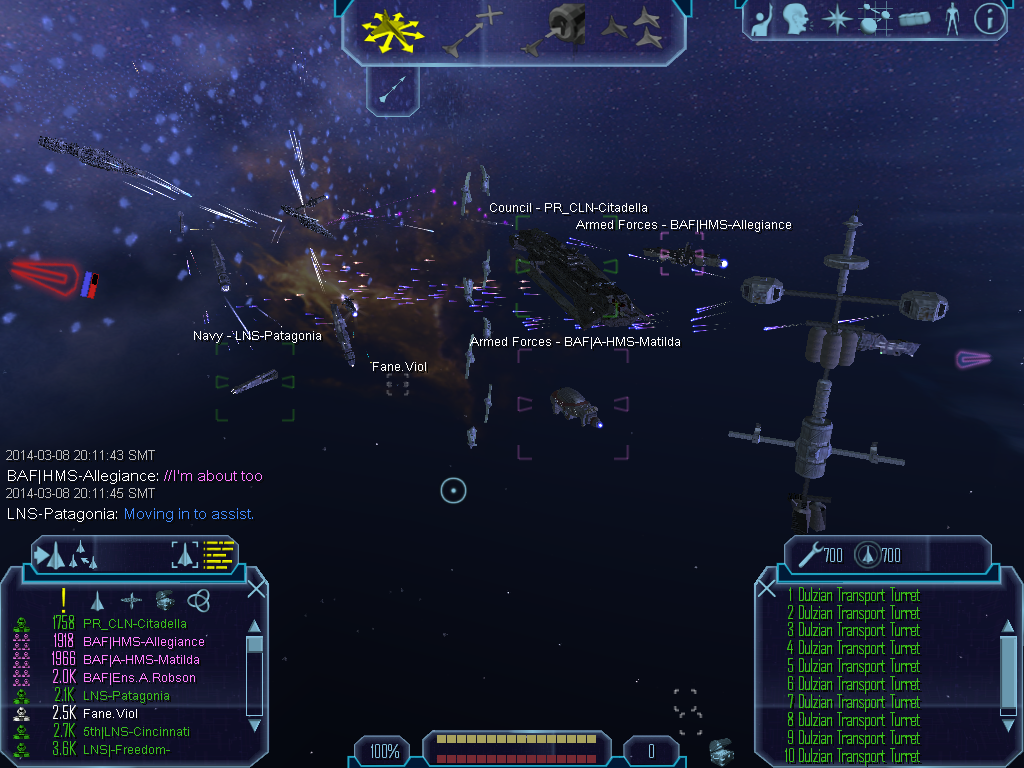Close the contact list panel
Image resolution: width=1024 pixels, height=768 pixels.
point(256,589)
